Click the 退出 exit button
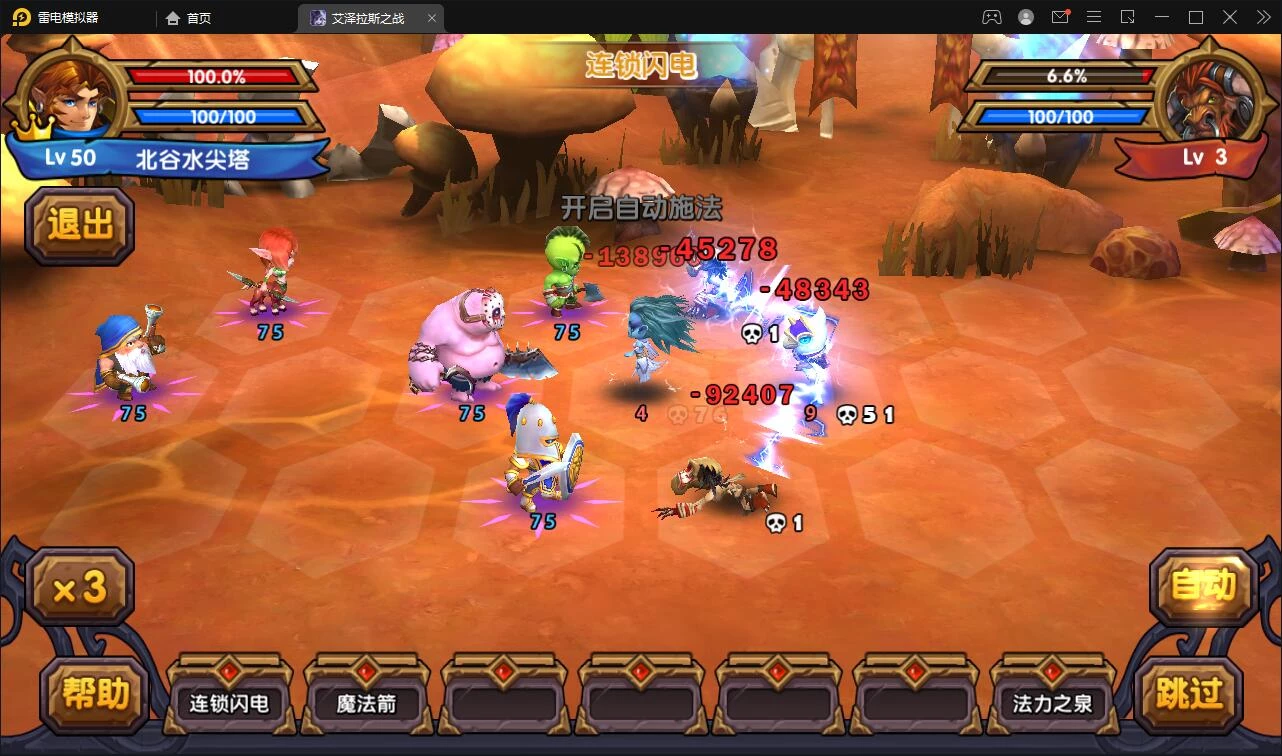1282x756 pixels. pos(79,225)
